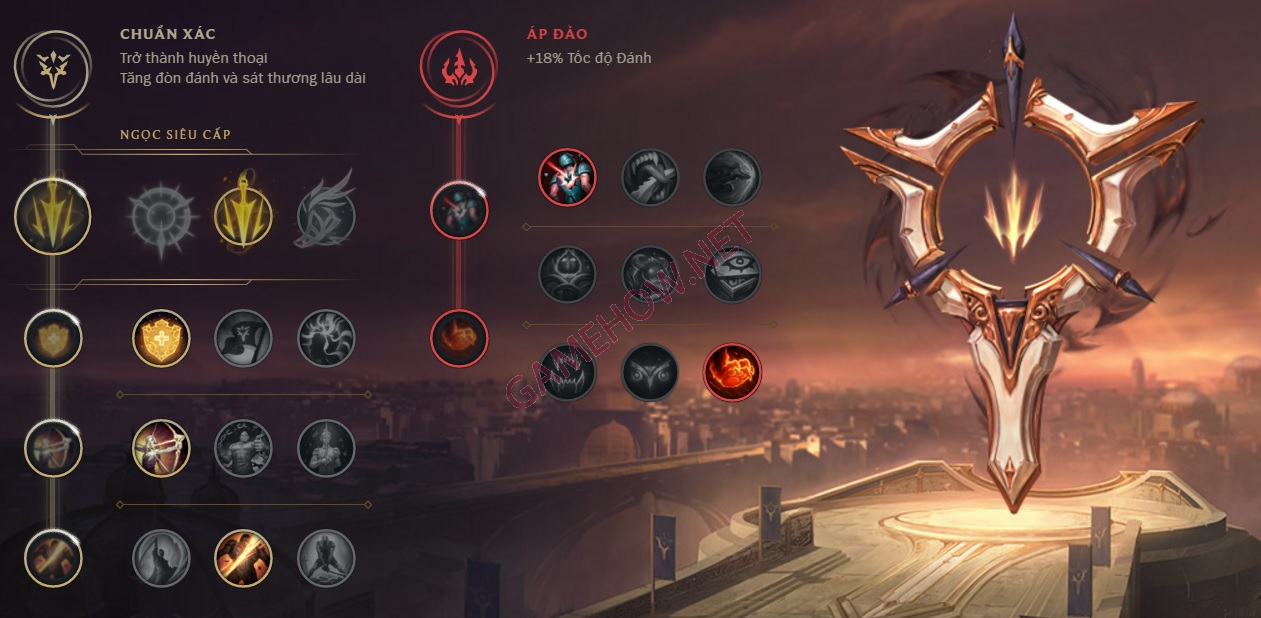Select the grey Ravenous Hunter rune
1261x618 pixels.
click(568, 373)
